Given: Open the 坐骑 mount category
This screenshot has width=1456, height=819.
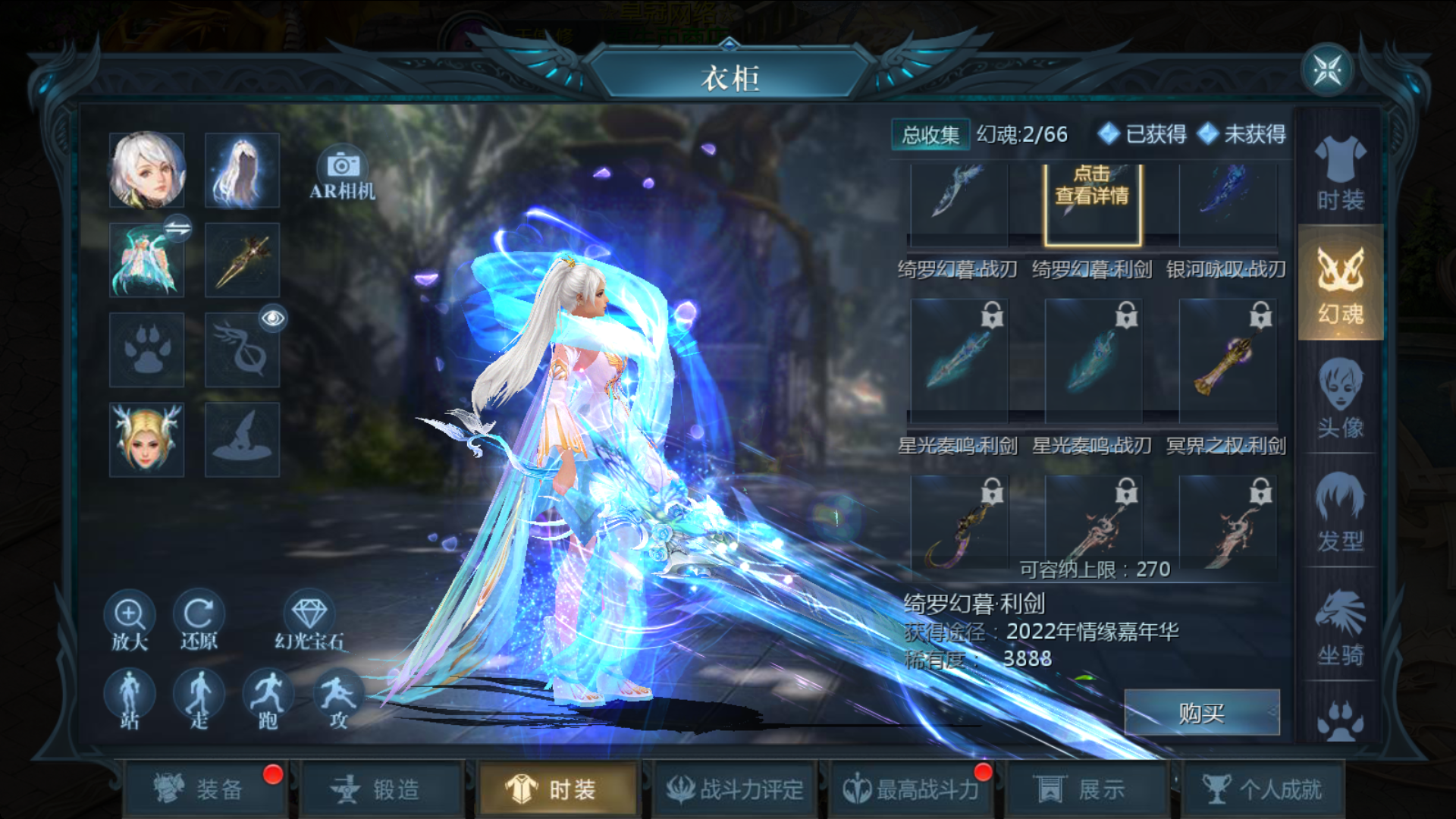Looking at the screenshot, I should (1340, 626).
